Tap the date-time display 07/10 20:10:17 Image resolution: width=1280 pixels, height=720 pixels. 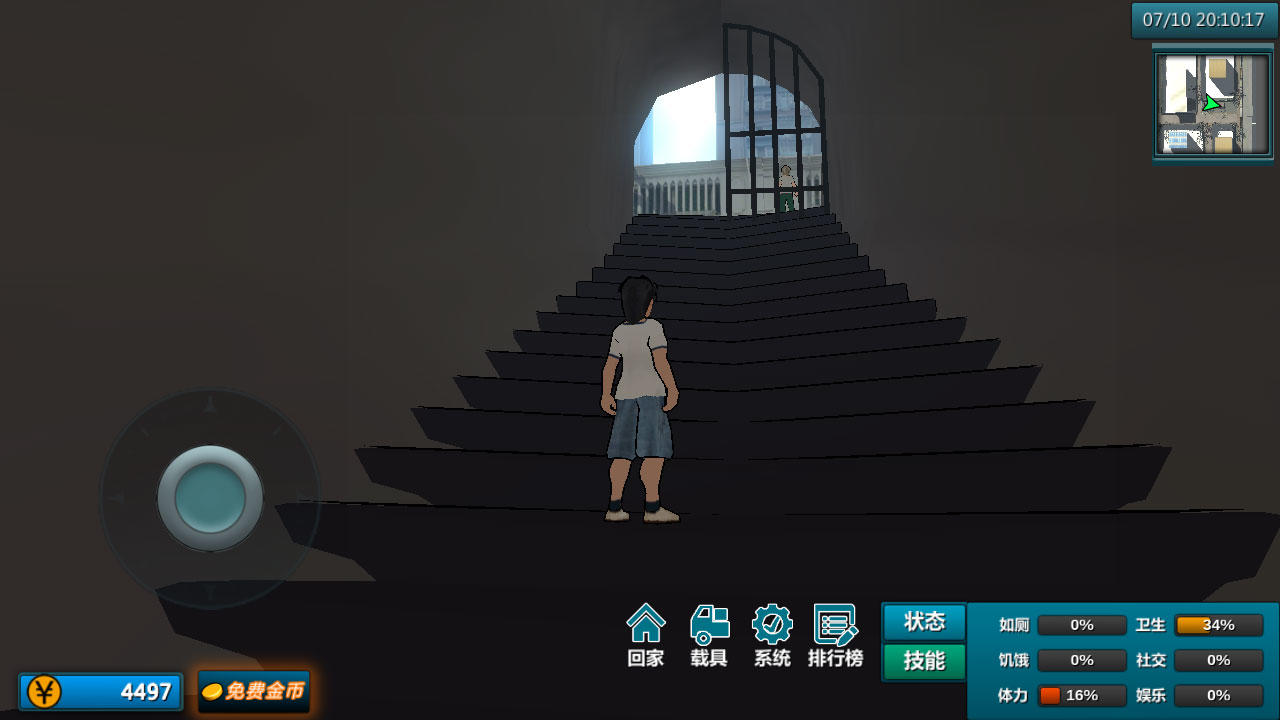click(1204, 17)
